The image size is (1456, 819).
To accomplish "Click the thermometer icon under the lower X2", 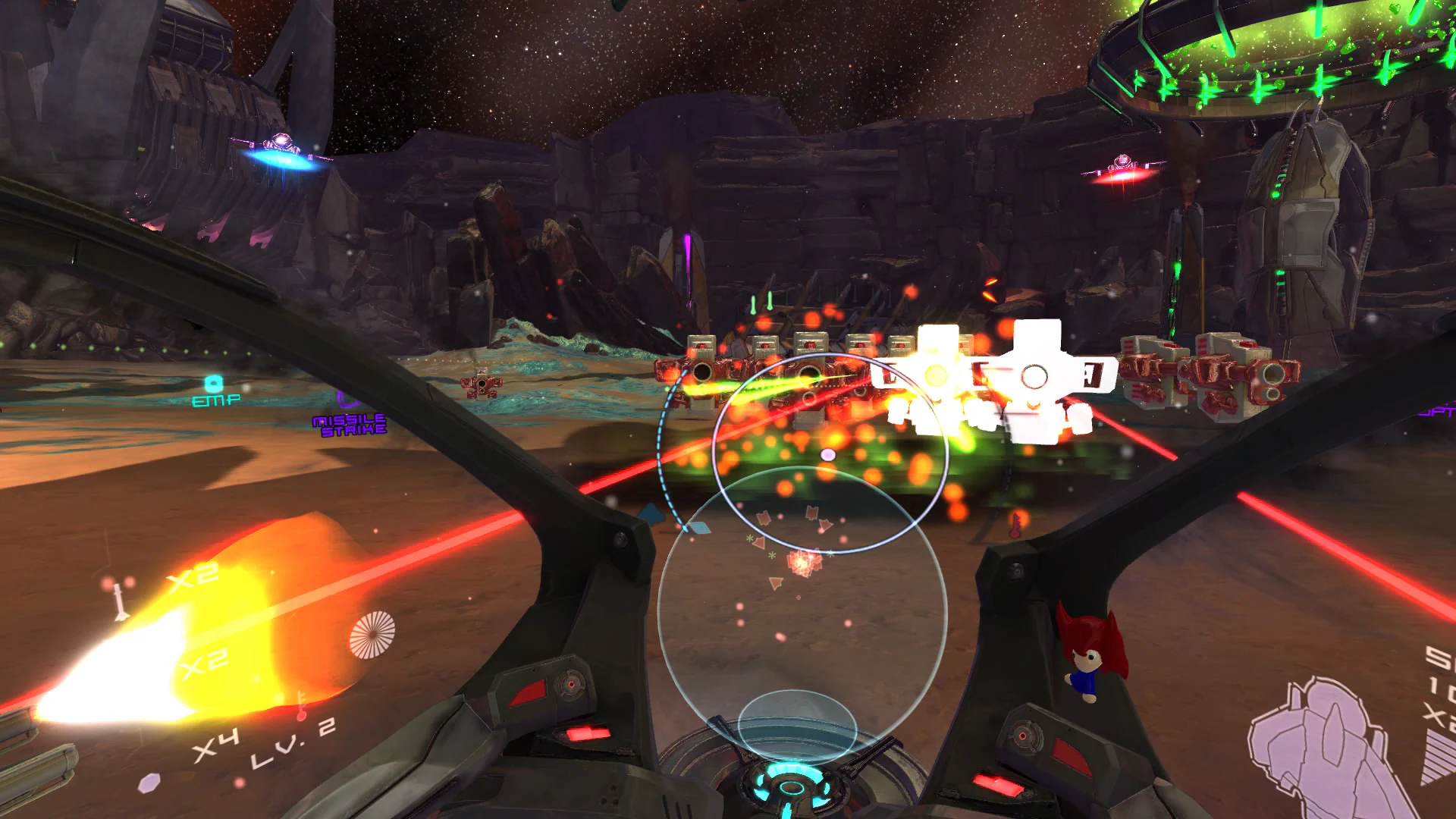I will pyautogui.click(x=302, y=705).
